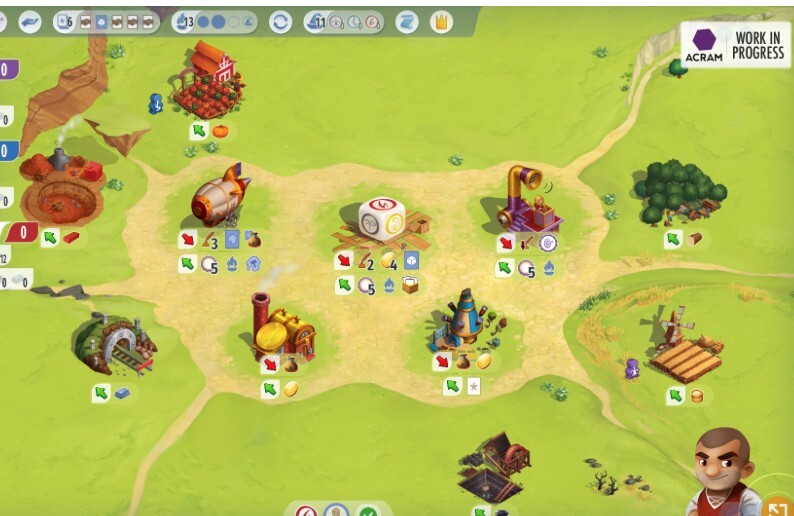
Task: Select the forest lumber building
Action: click(677, 191)
